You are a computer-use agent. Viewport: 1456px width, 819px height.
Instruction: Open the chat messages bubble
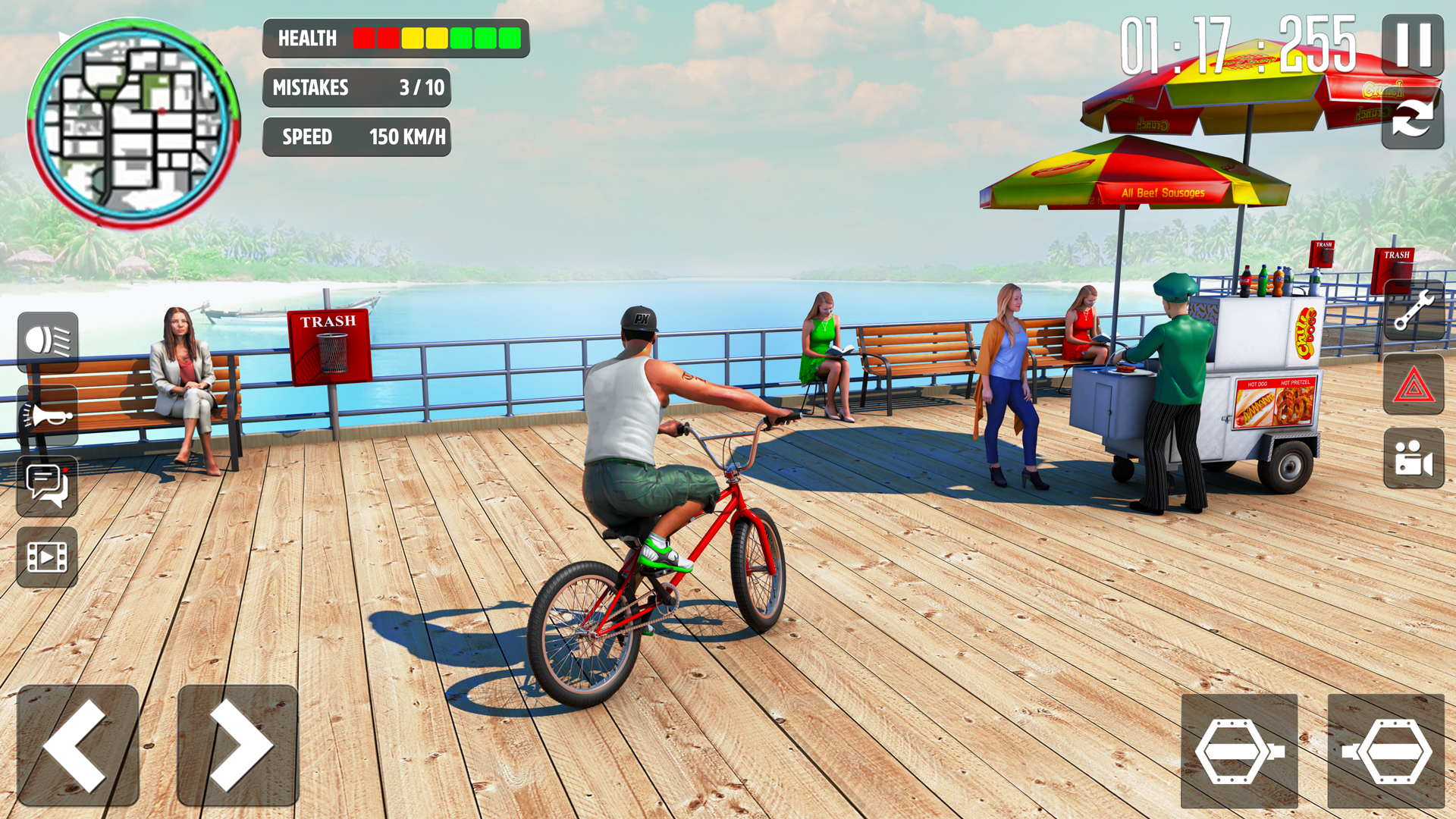click(x=48, y=485)
